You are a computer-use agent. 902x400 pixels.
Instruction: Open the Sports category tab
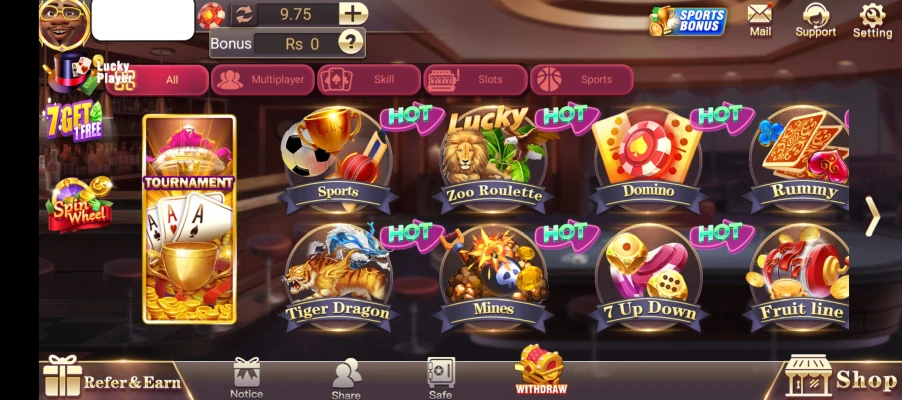(x=582, y=80)
